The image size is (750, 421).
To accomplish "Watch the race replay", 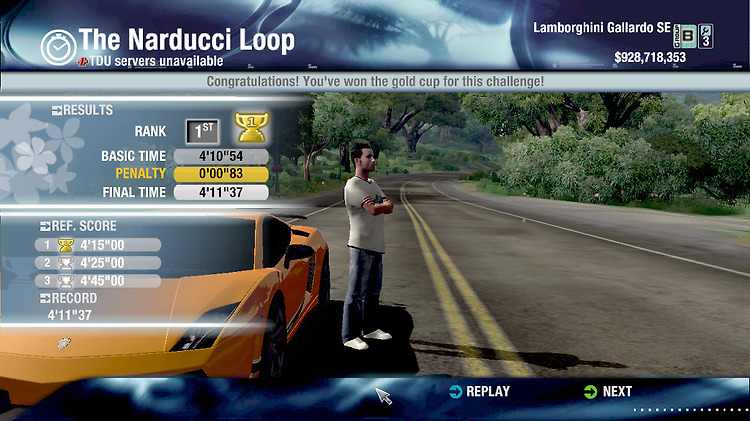I will click(x=479, y=392).
